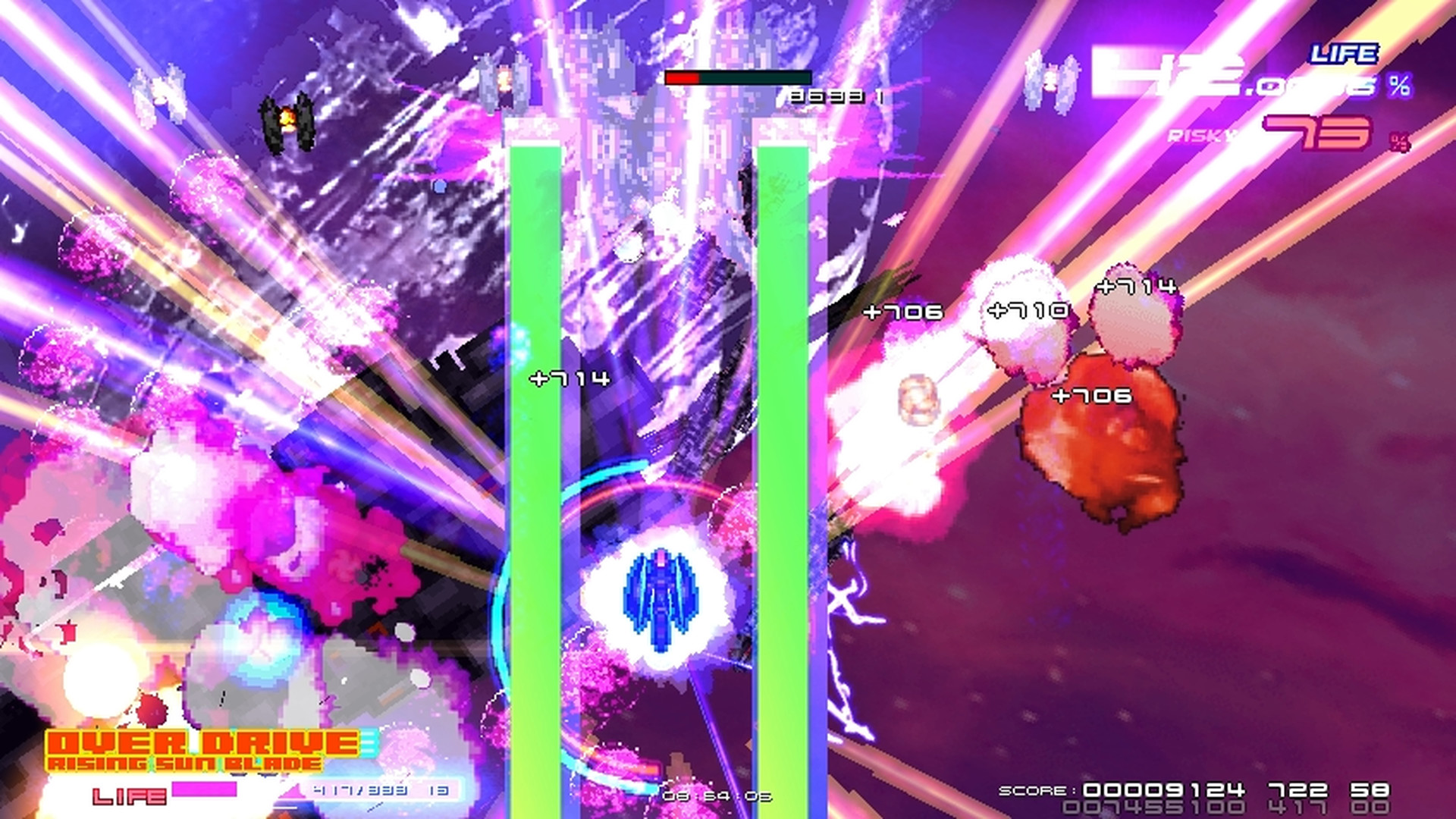Click the +706 score popup near orange enemy
Screen dimensions: 1456x819
[1093, 395]
